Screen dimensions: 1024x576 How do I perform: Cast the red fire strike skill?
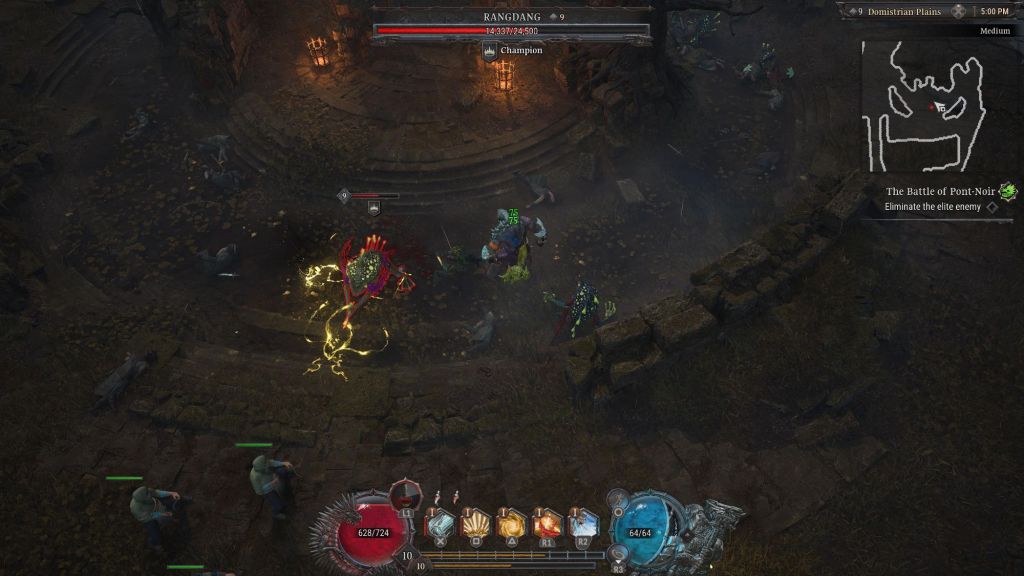pos(548,524)
